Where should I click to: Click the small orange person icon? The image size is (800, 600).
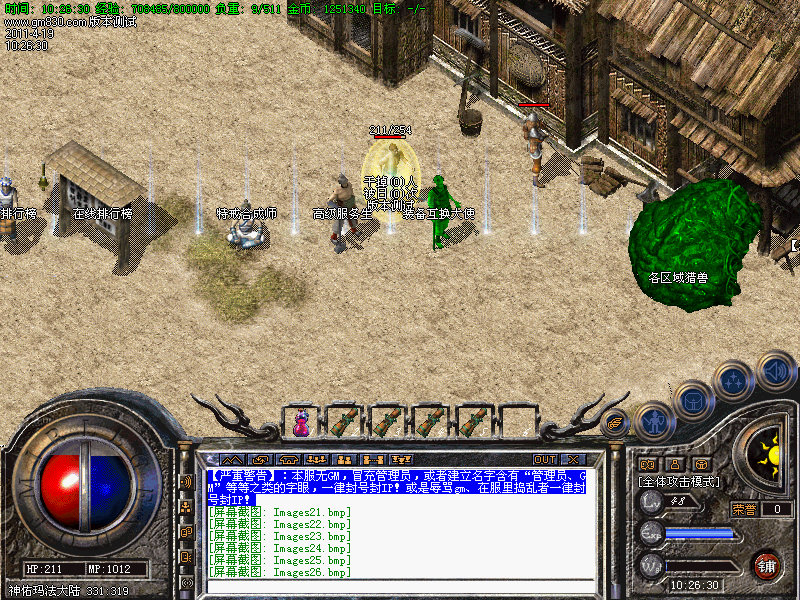click(674, 465)
